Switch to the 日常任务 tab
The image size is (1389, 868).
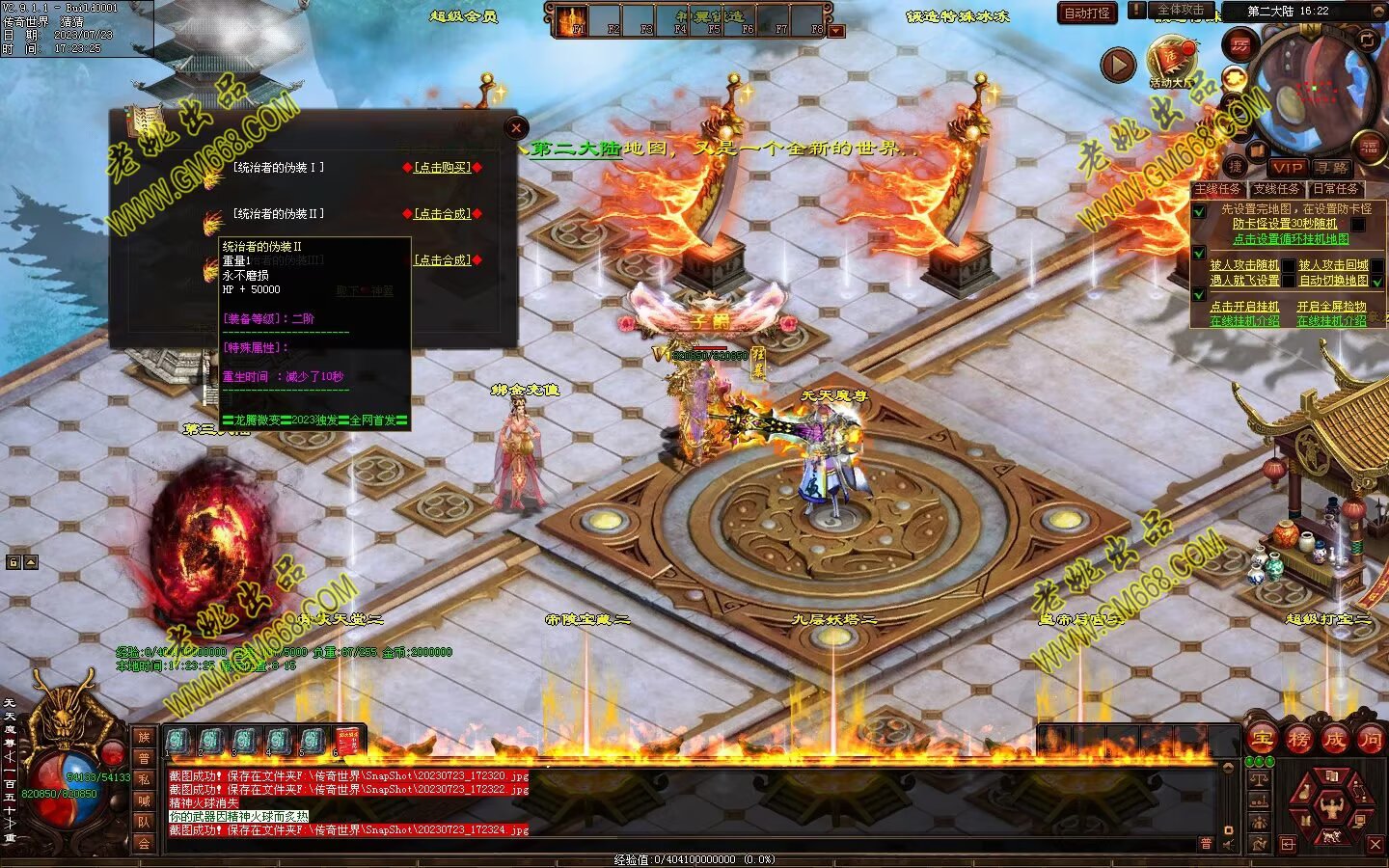[1335, 189]
